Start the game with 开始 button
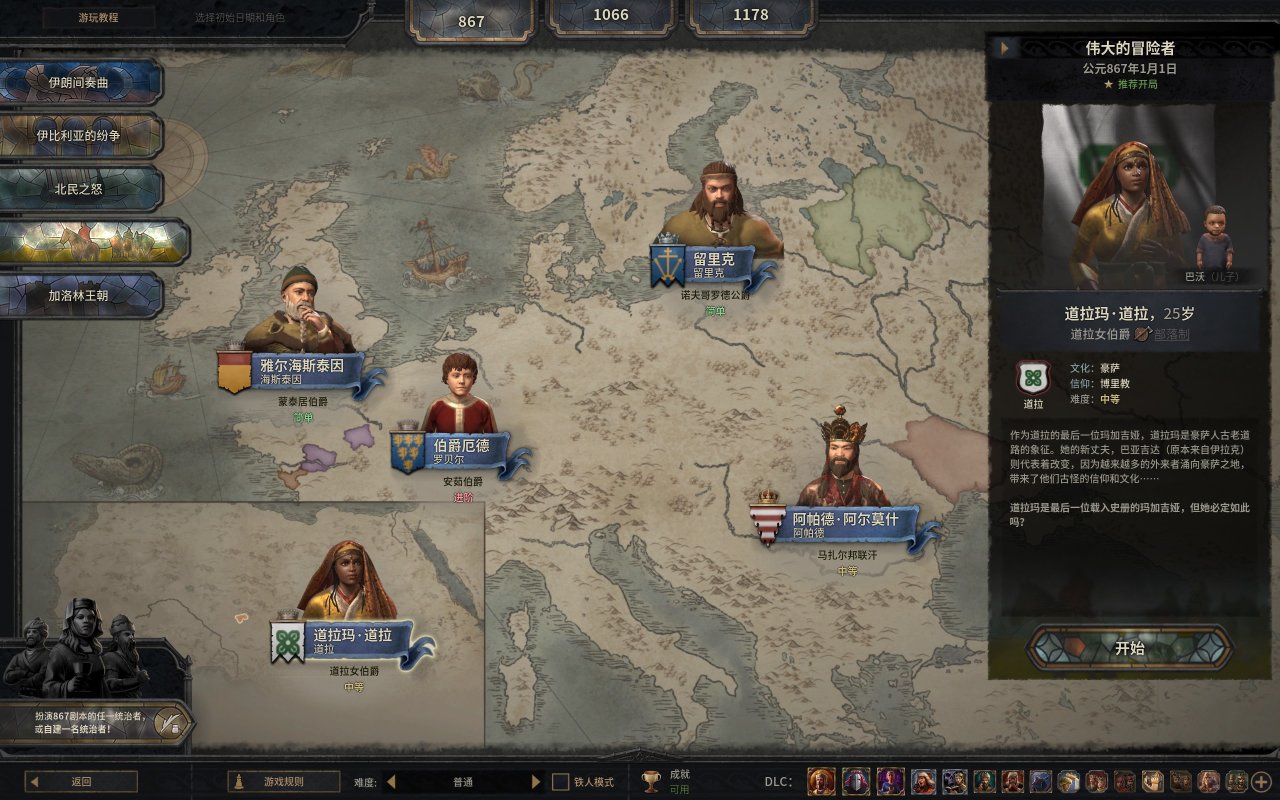 pyautogui.click(x=1129, y=648)
